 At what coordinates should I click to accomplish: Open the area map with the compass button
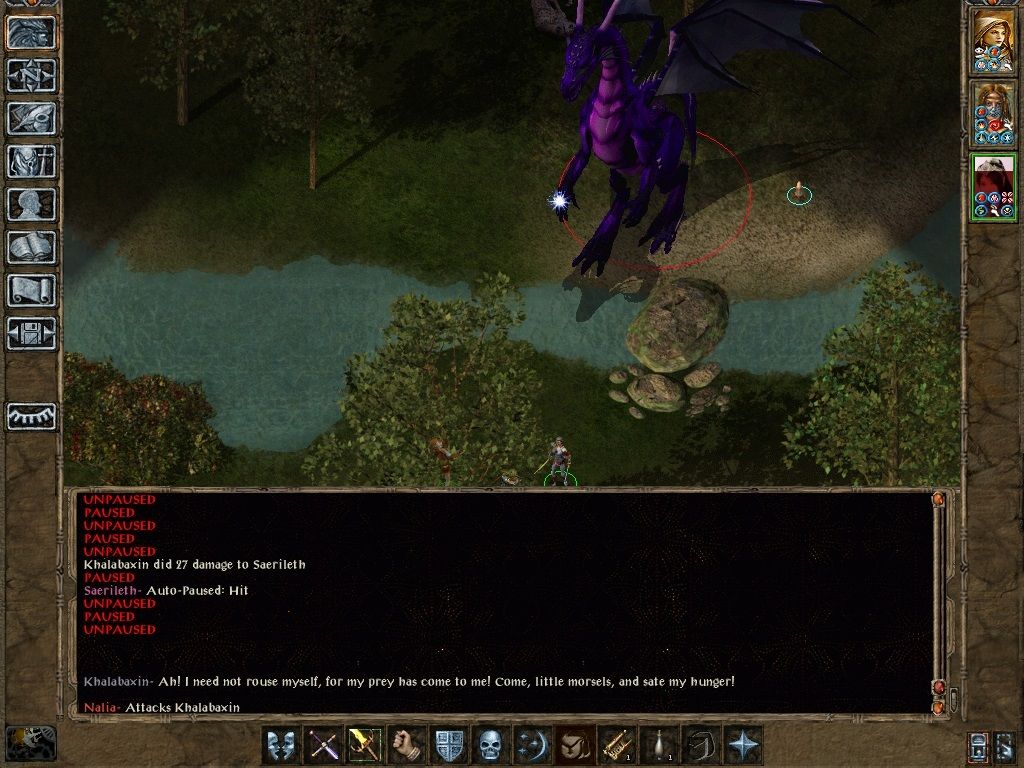pos(32,75)
